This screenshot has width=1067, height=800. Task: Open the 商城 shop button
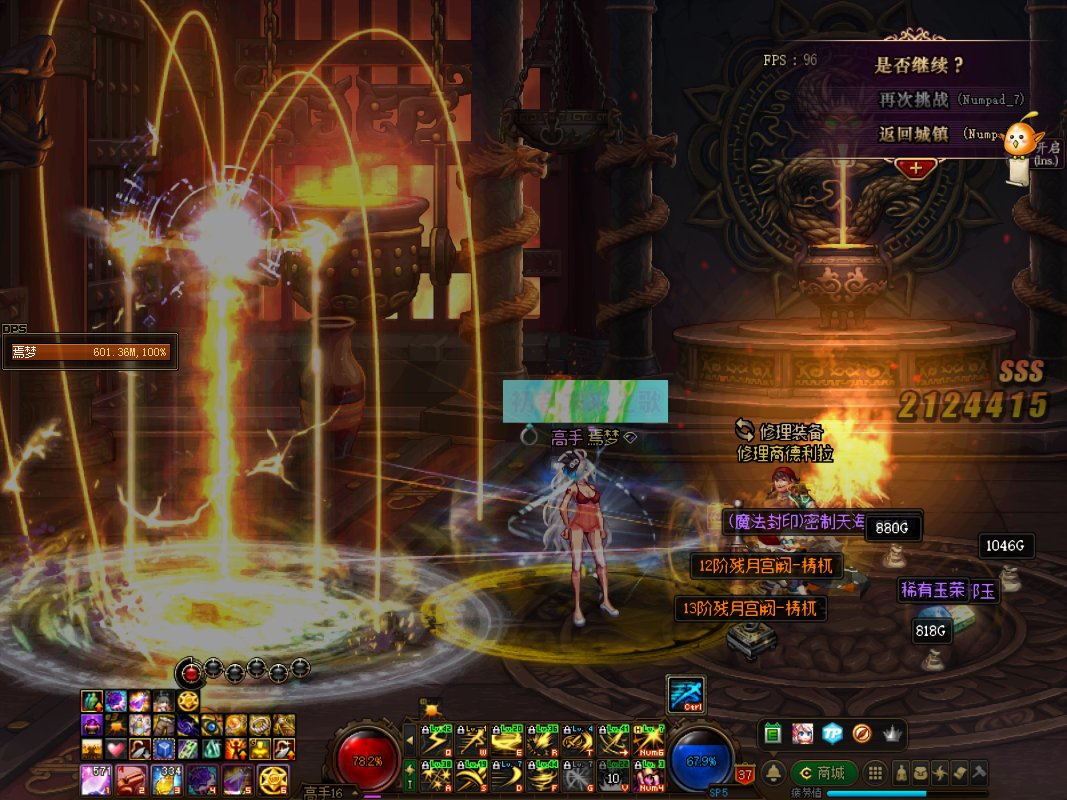tap(823, 772)
